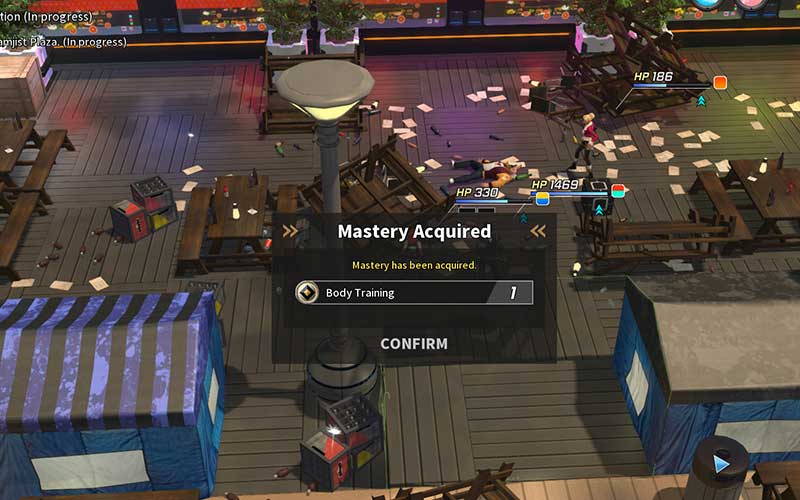The width and height of the screenshot is (800, 500).
Task: Click the blue play arrow button
Action: 721,463
